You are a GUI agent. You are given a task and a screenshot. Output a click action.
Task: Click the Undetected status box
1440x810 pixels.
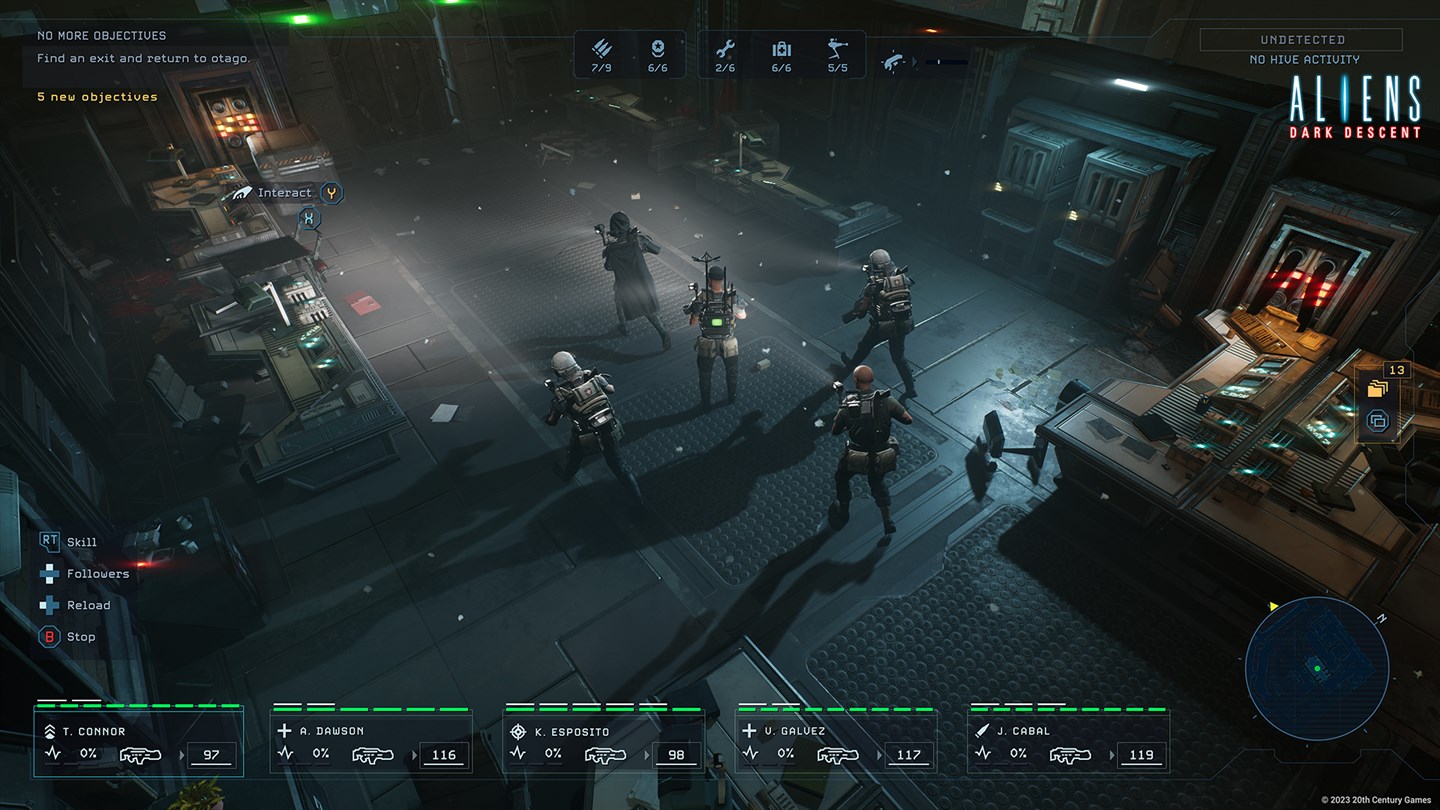[1302, 40]
